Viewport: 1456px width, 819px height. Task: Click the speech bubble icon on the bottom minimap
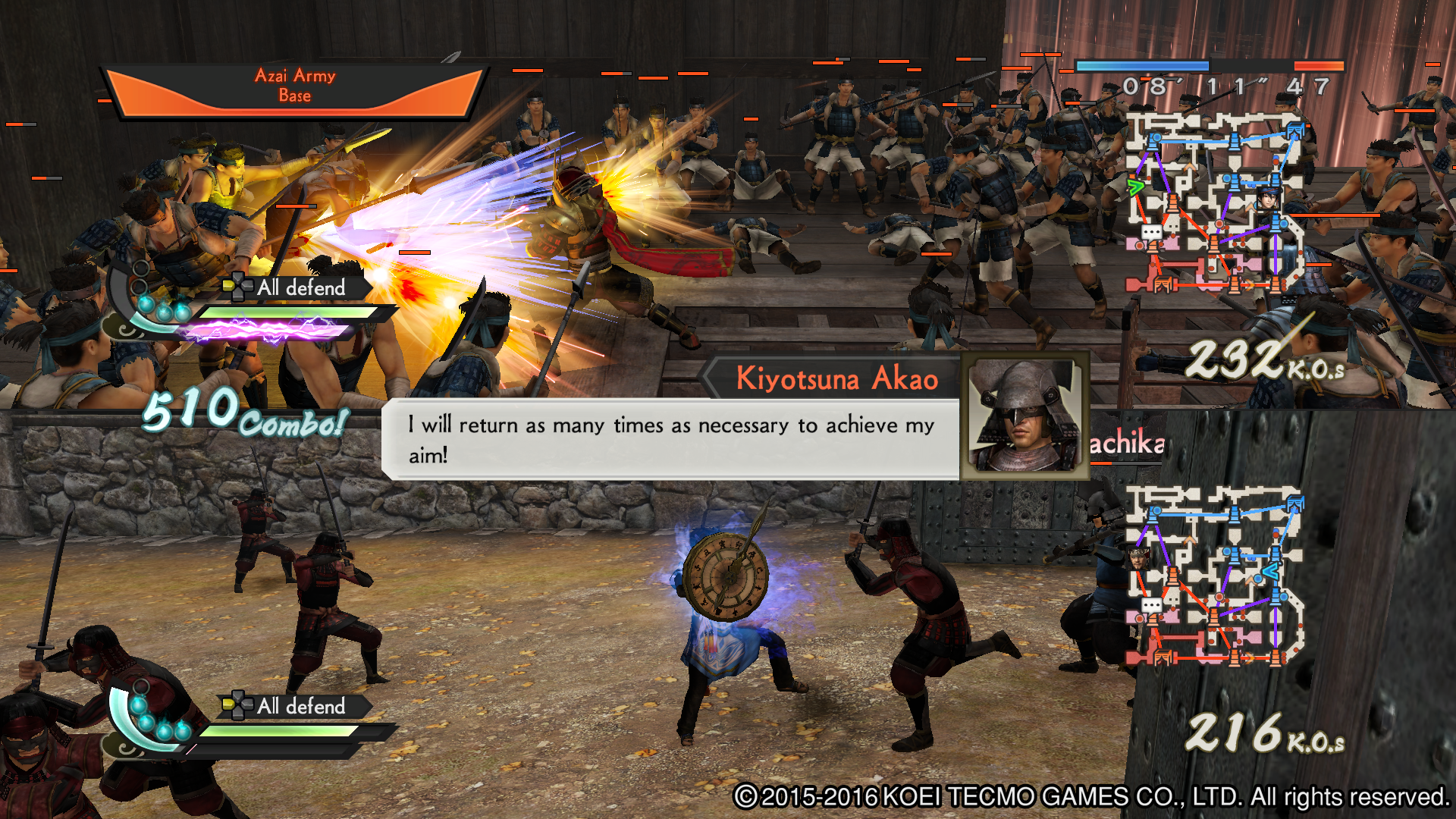pyautogui.click(x=1153, y=604)
